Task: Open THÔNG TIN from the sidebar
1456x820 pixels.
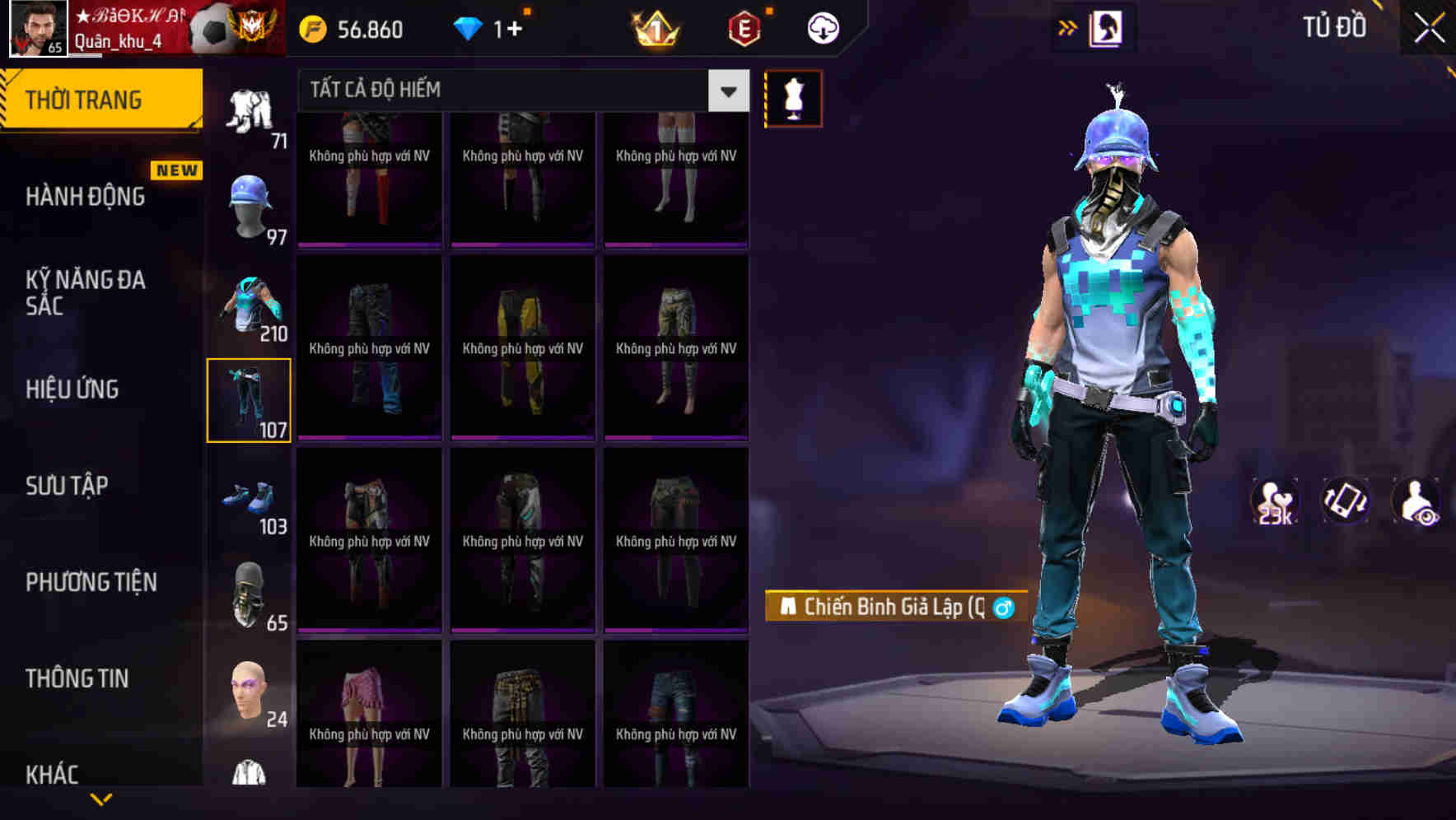Action: [x=78, y=678]
